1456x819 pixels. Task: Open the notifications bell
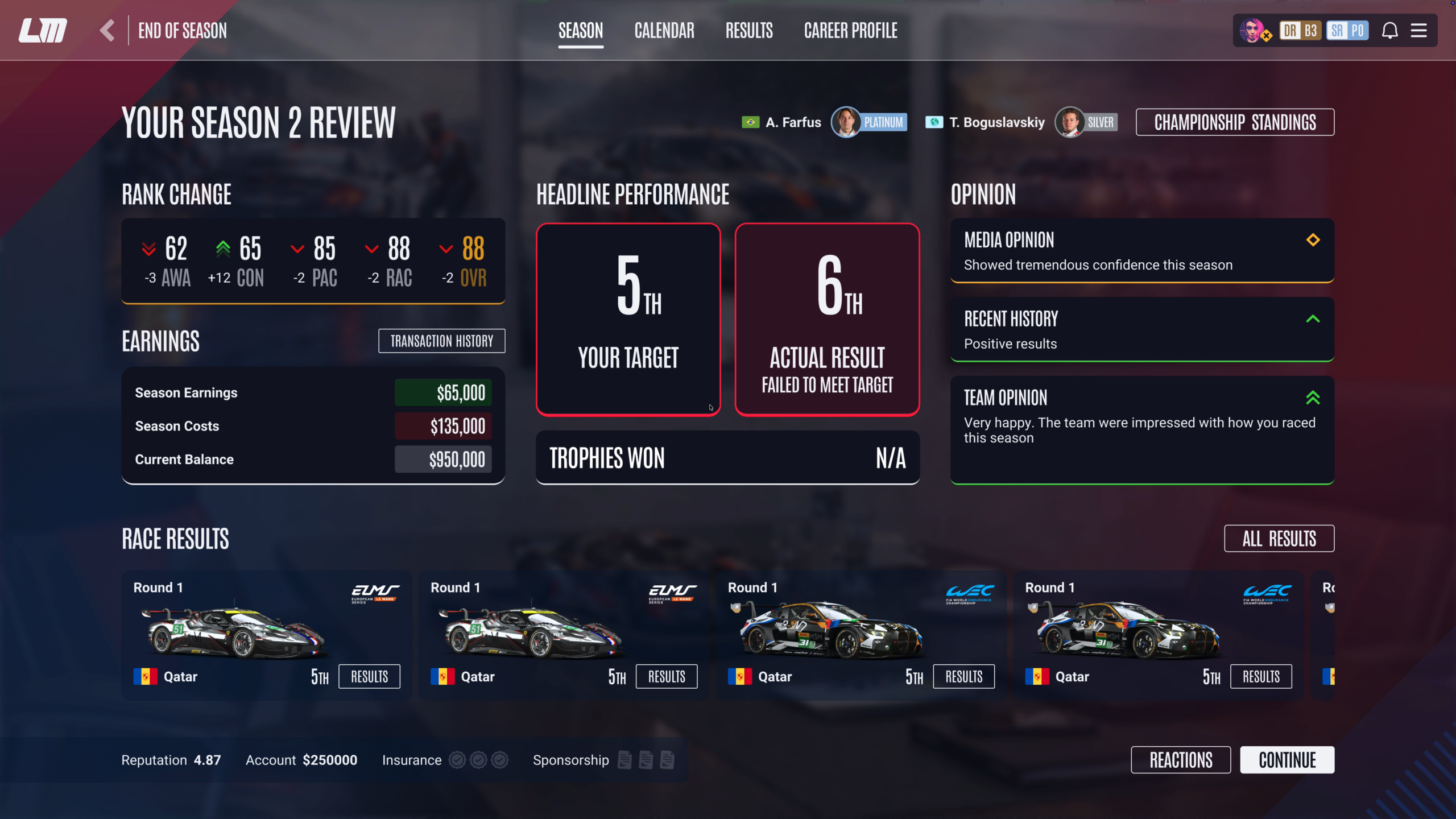tap(1389, 31)
